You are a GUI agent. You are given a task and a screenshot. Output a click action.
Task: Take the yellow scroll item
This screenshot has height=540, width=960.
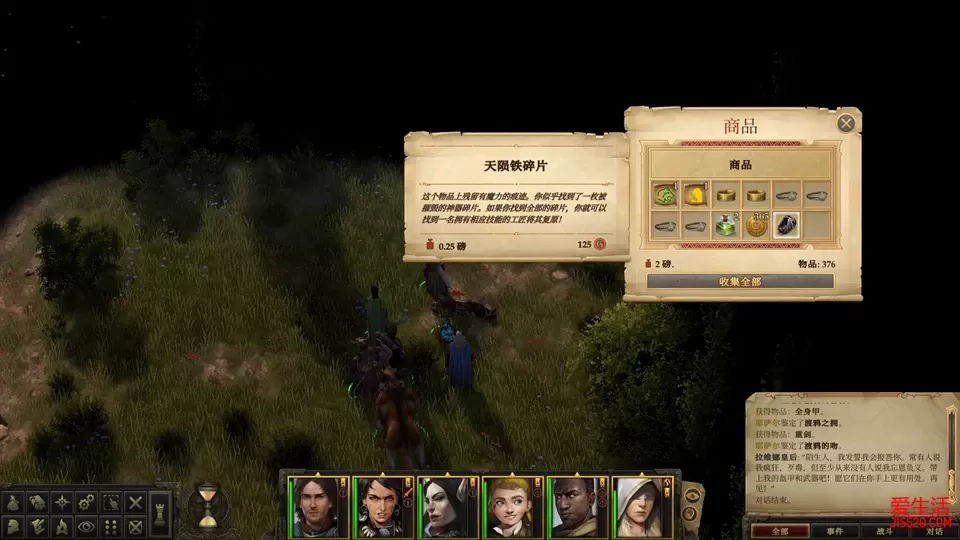click(694, 194)
